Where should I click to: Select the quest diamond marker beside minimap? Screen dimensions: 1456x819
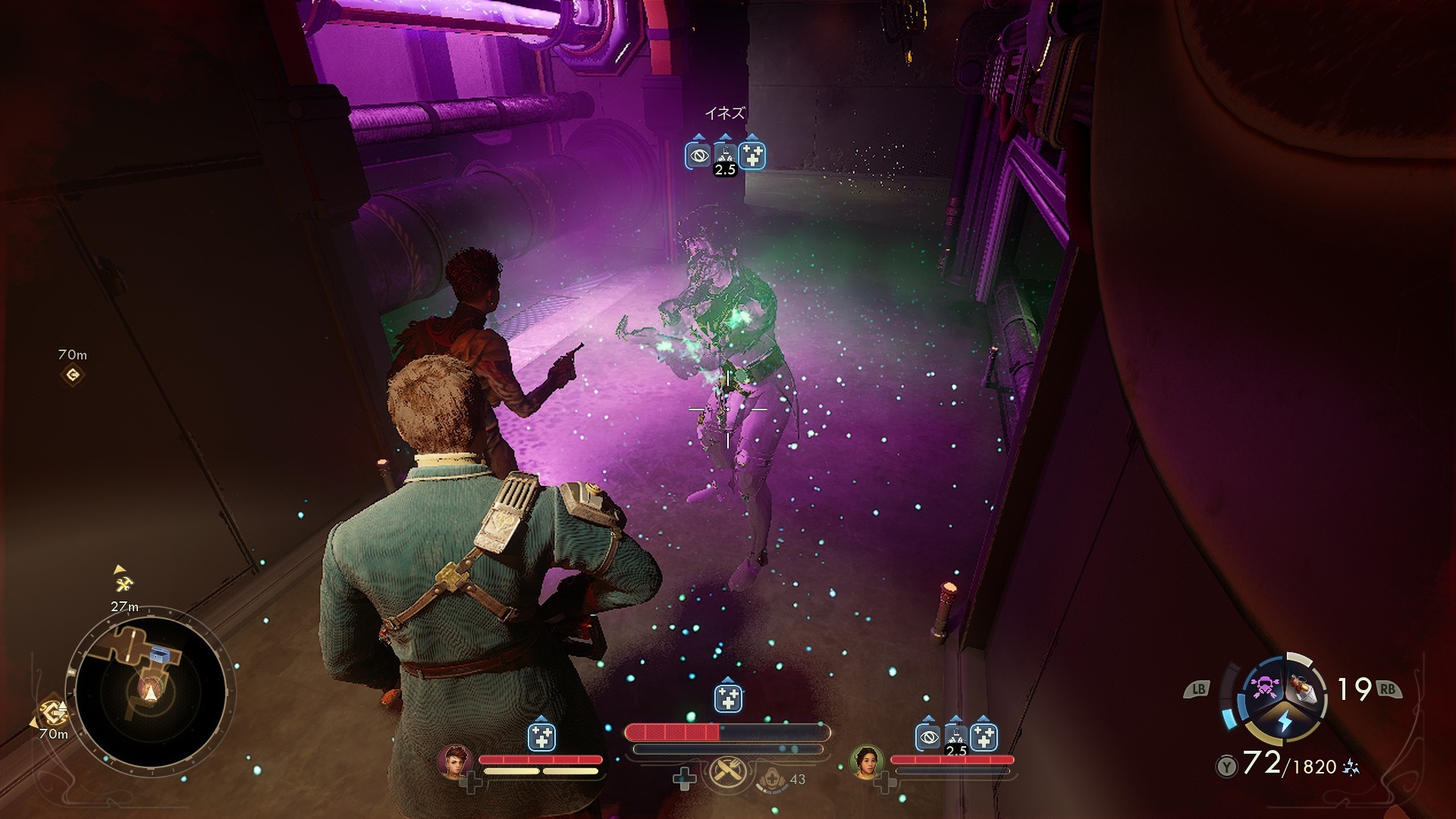click(53, 711)
